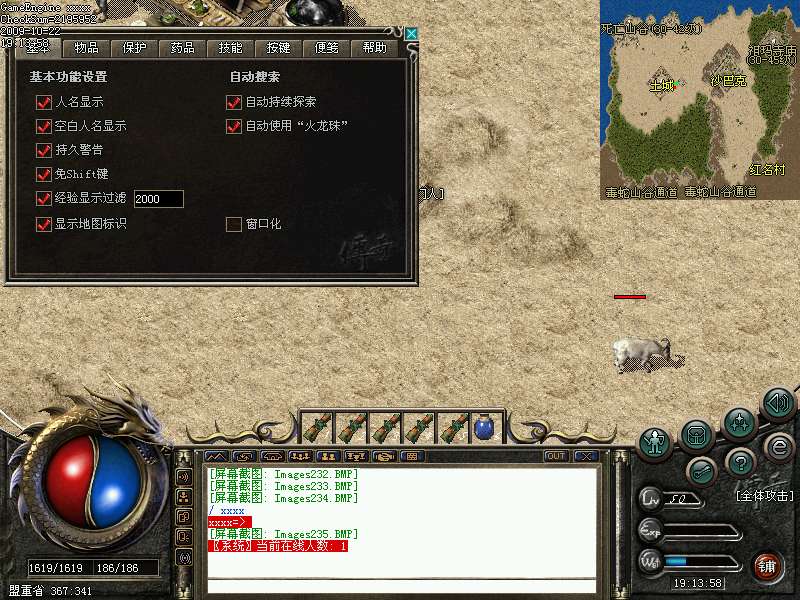Open the 保护 tab
The height and width of the screenshot is (600, 800).
(x=134, y=48)
